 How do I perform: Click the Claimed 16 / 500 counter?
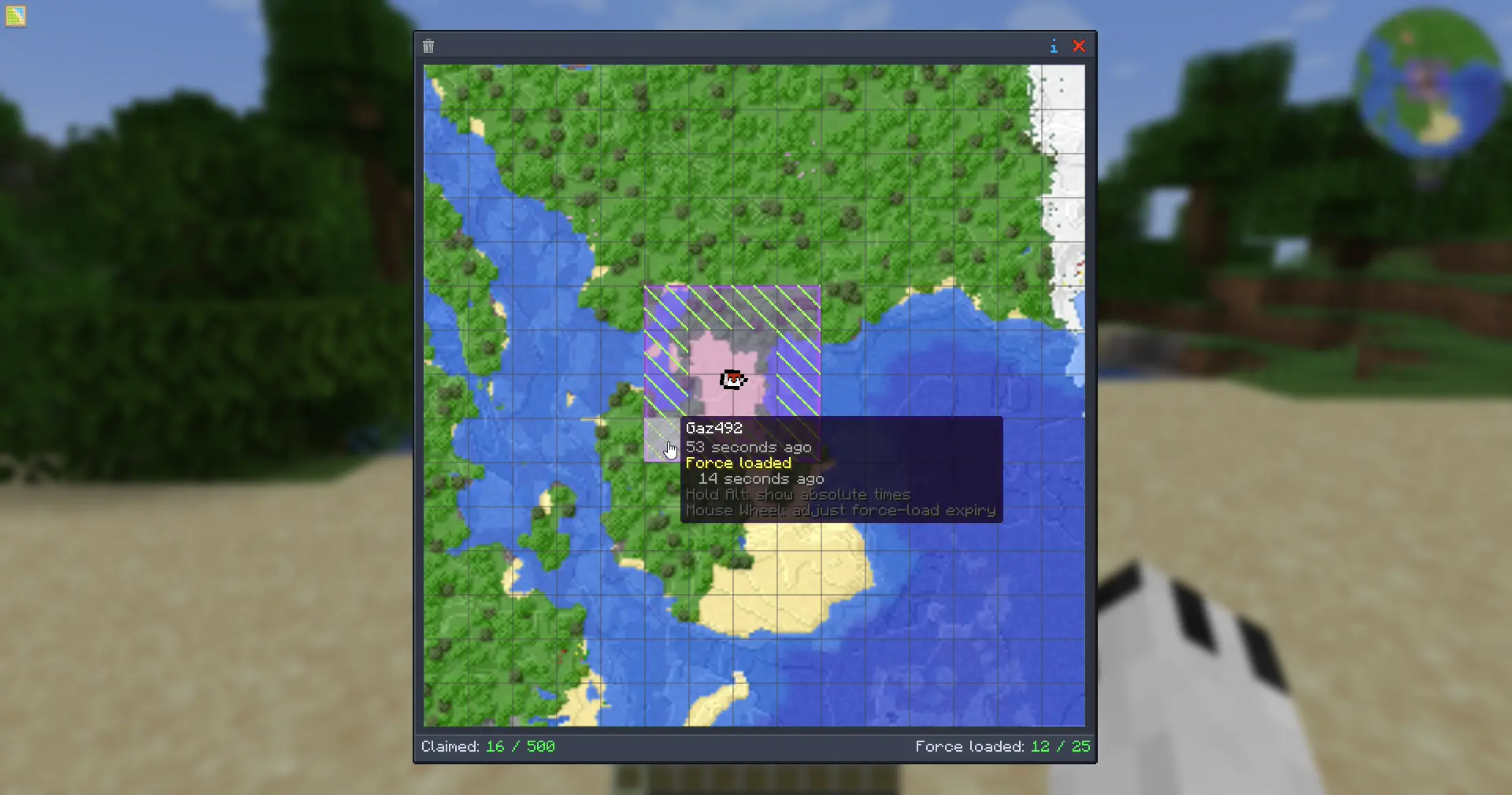[x=488, y=746]
